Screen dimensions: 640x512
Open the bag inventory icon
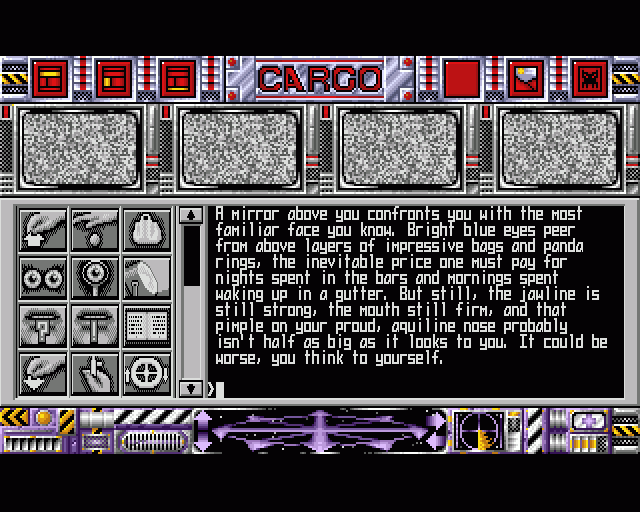tap(146, 230)
